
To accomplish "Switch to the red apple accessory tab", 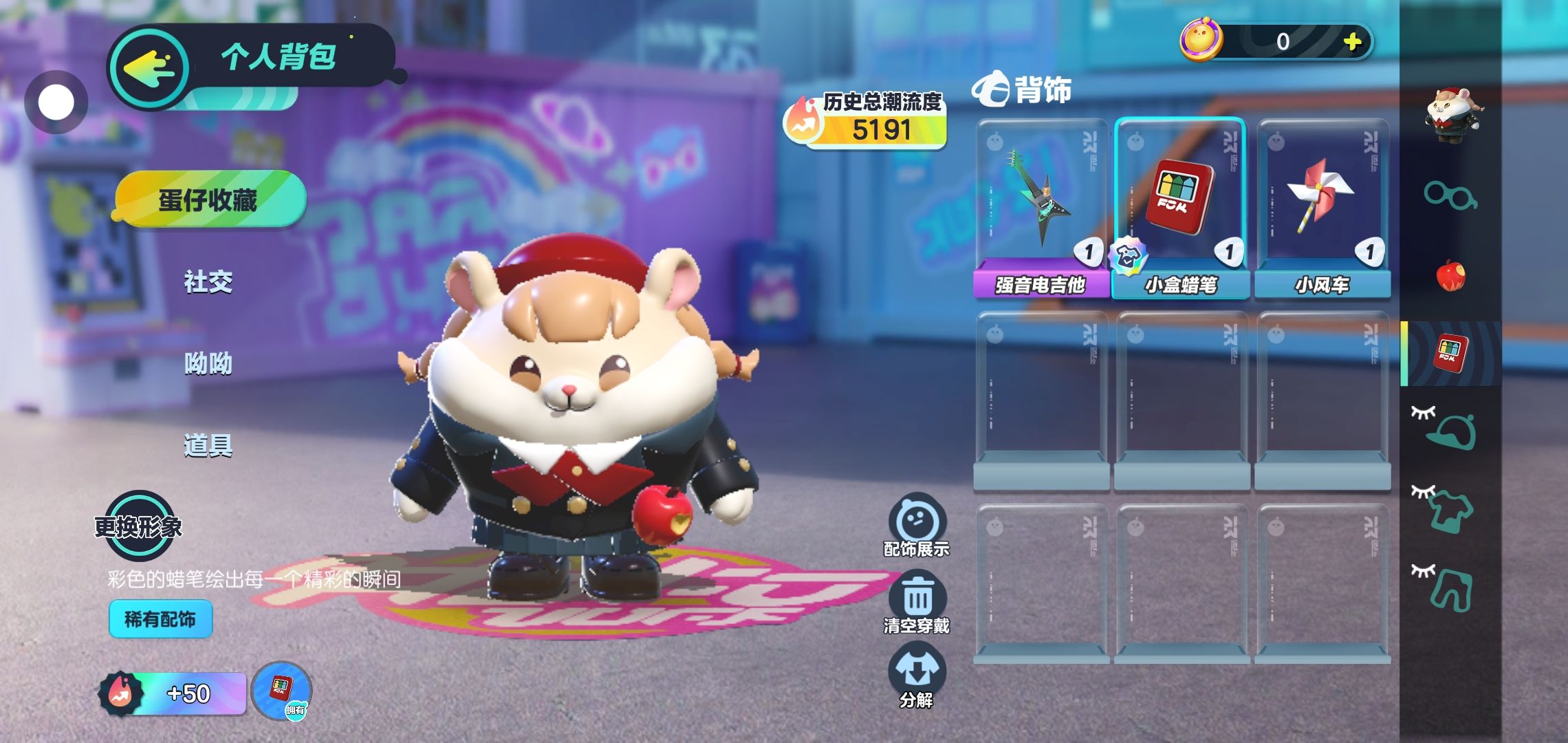I will tap(1450, 275).
